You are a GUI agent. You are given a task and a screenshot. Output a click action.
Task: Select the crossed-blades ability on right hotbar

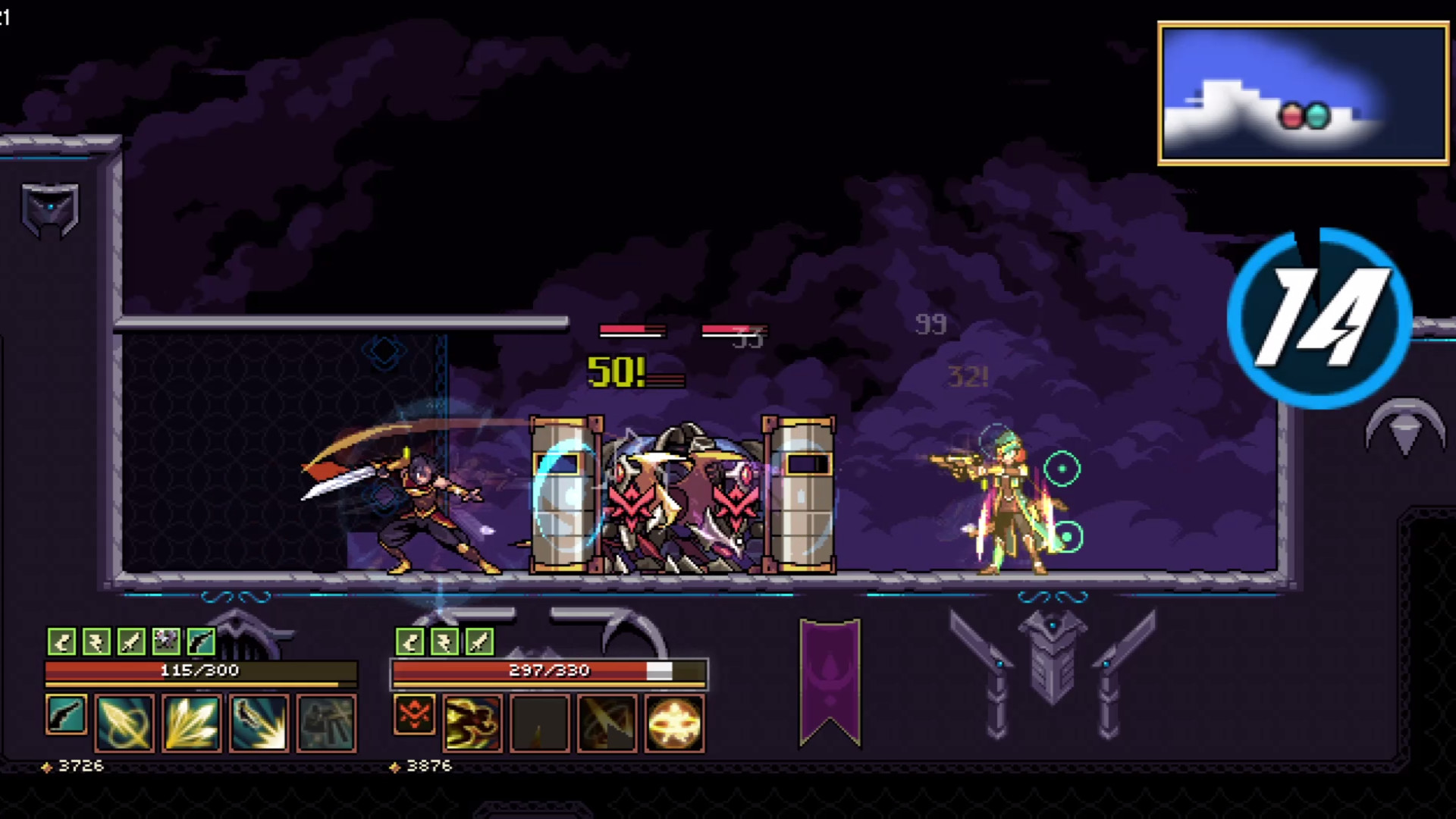607,720
